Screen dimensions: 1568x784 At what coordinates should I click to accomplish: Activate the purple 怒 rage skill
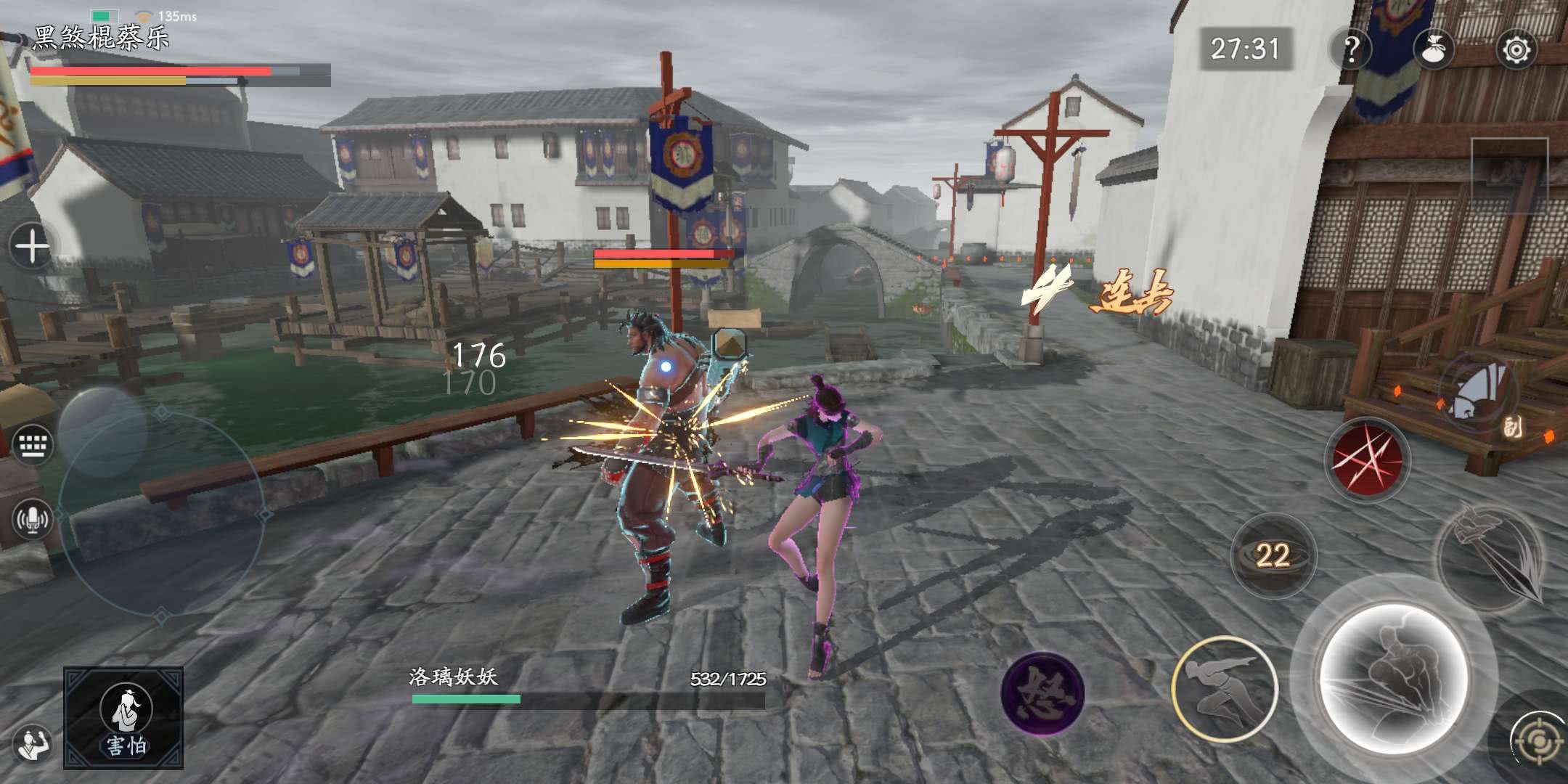tap(1042, 693)
